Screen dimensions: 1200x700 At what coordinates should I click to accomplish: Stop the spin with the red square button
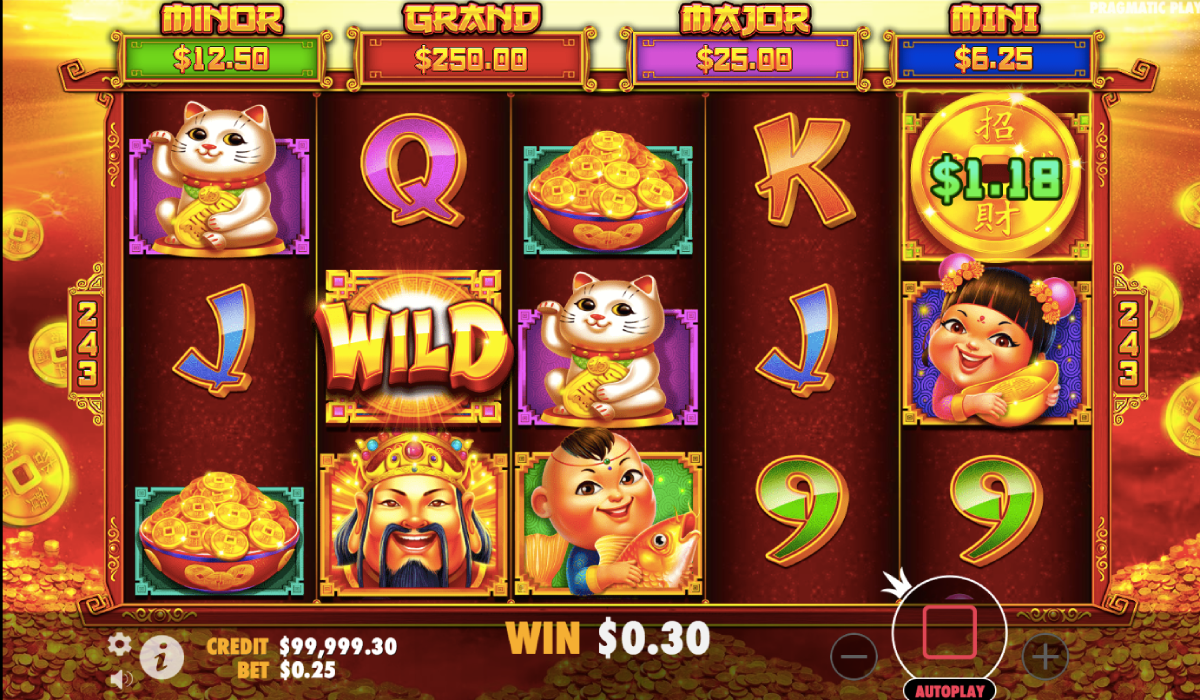(x=949, y=630)
